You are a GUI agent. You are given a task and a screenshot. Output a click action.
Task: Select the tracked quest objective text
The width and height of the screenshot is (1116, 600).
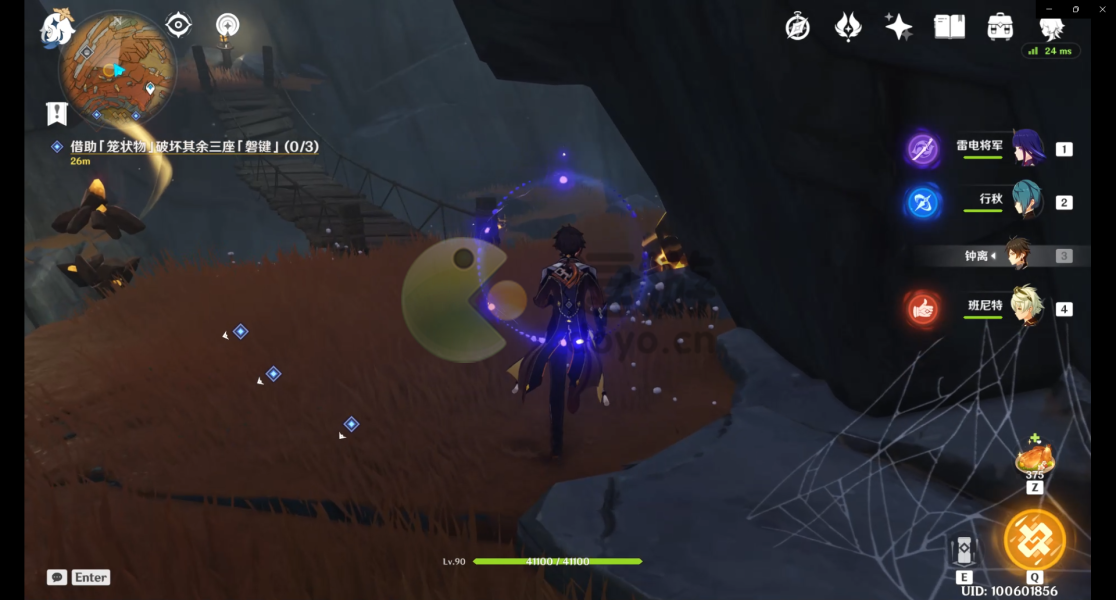(x=194, y=146)
